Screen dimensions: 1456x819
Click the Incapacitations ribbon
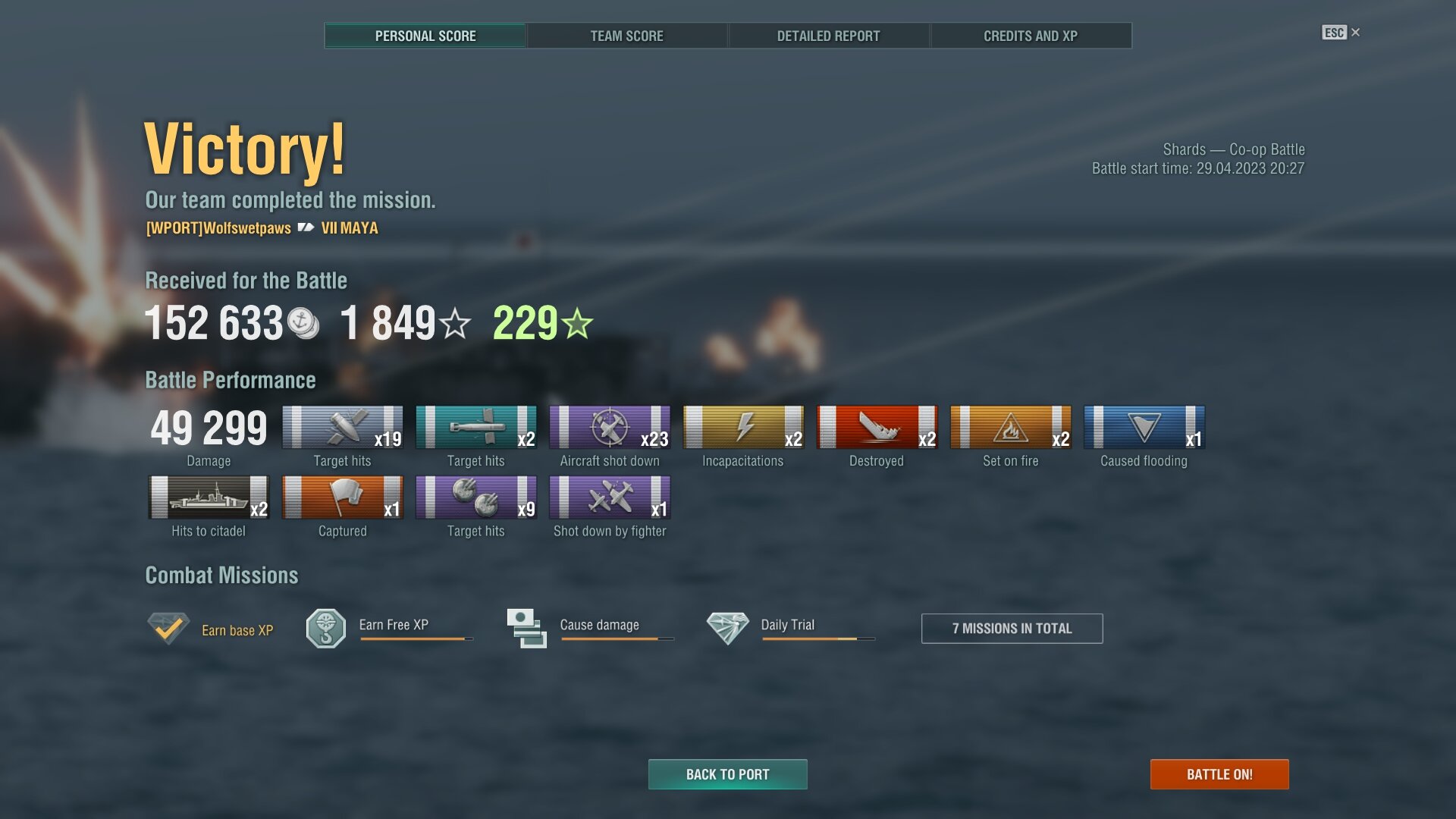[x=743, y=428]
